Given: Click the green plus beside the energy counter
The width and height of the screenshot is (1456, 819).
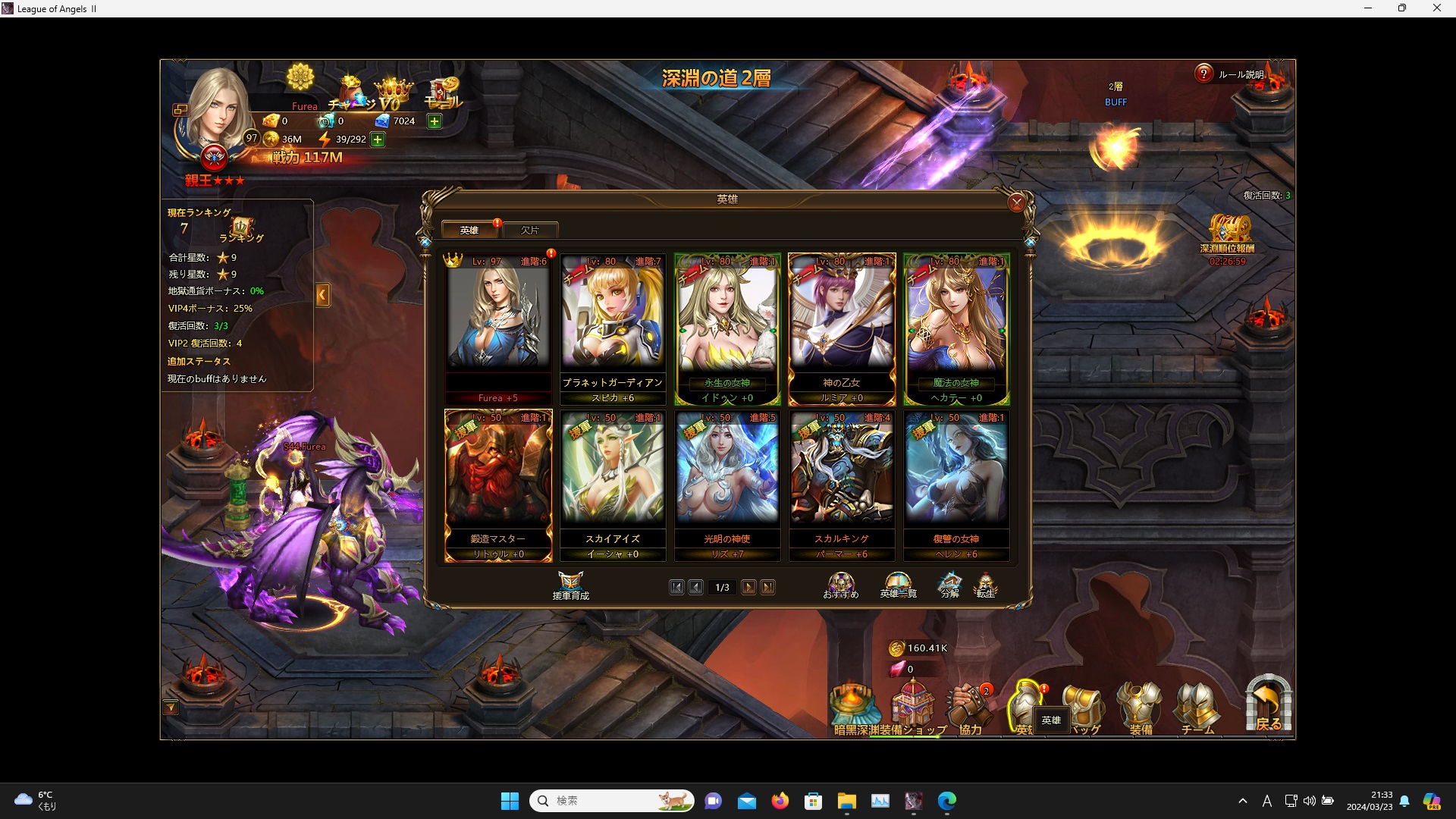Looking at the screenshot, I should point(377,140).
